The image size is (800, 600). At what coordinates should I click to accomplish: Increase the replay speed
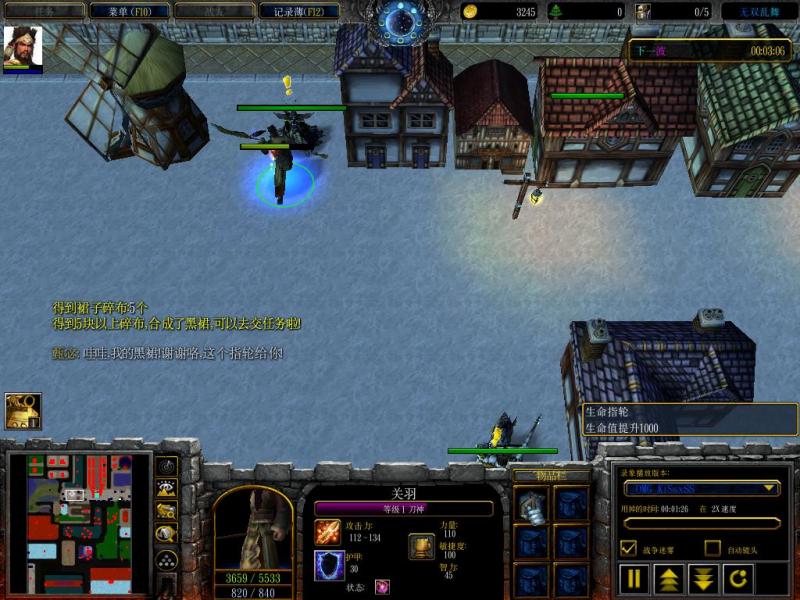point(668,578)
